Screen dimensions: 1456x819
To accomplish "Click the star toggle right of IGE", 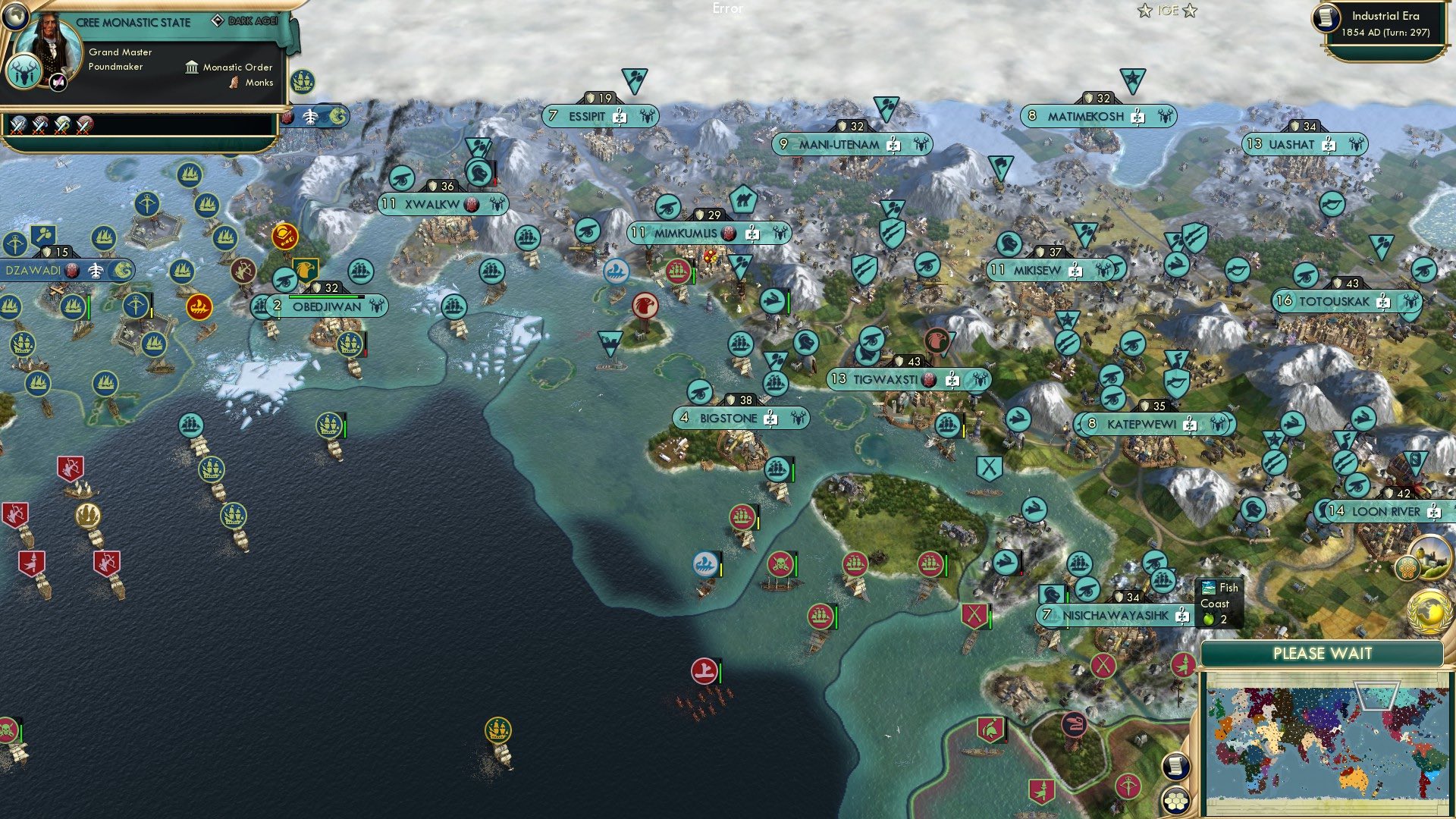I will 1191,11.
